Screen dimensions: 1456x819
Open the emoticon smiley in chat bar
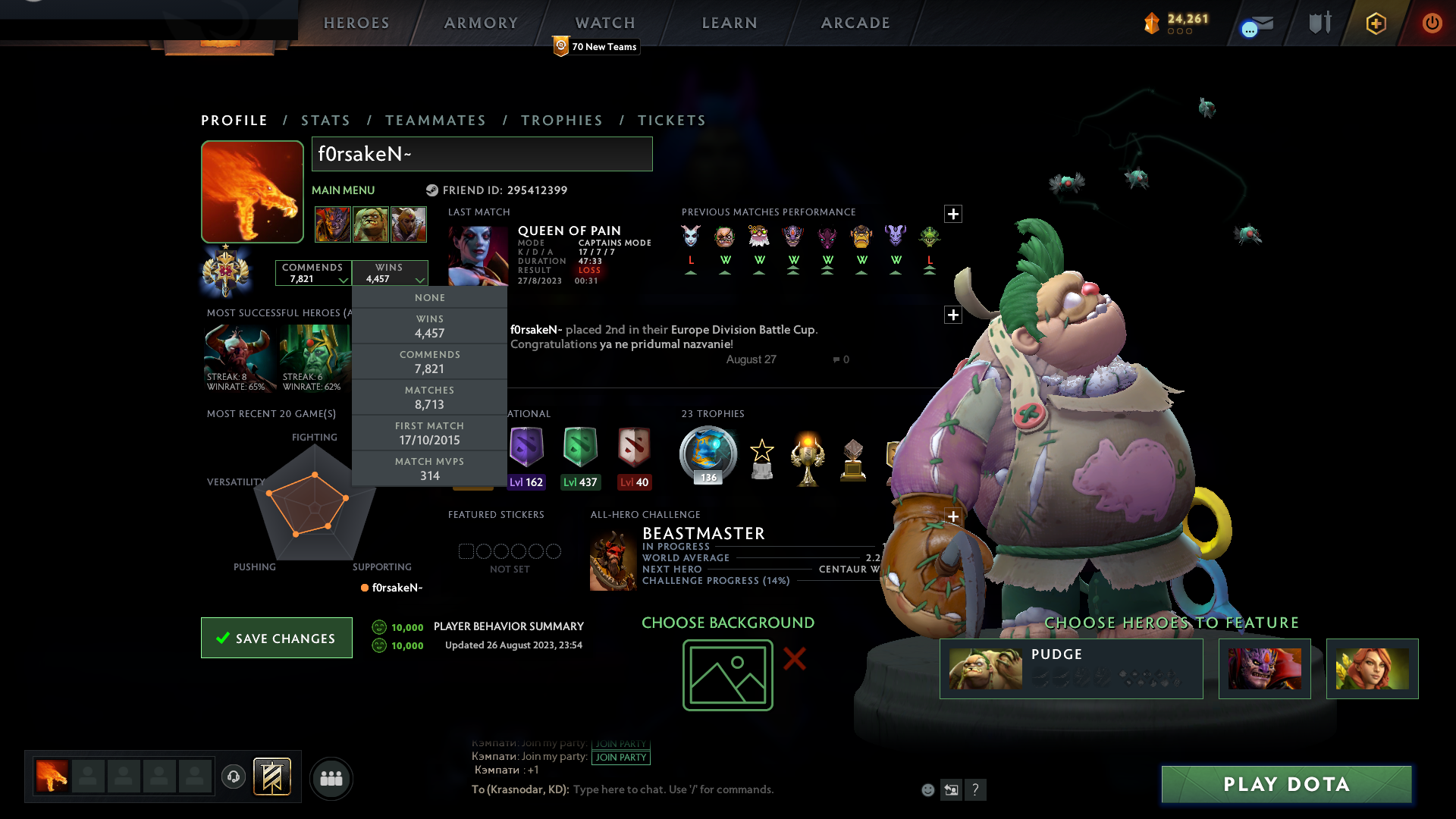pos(927,789)
